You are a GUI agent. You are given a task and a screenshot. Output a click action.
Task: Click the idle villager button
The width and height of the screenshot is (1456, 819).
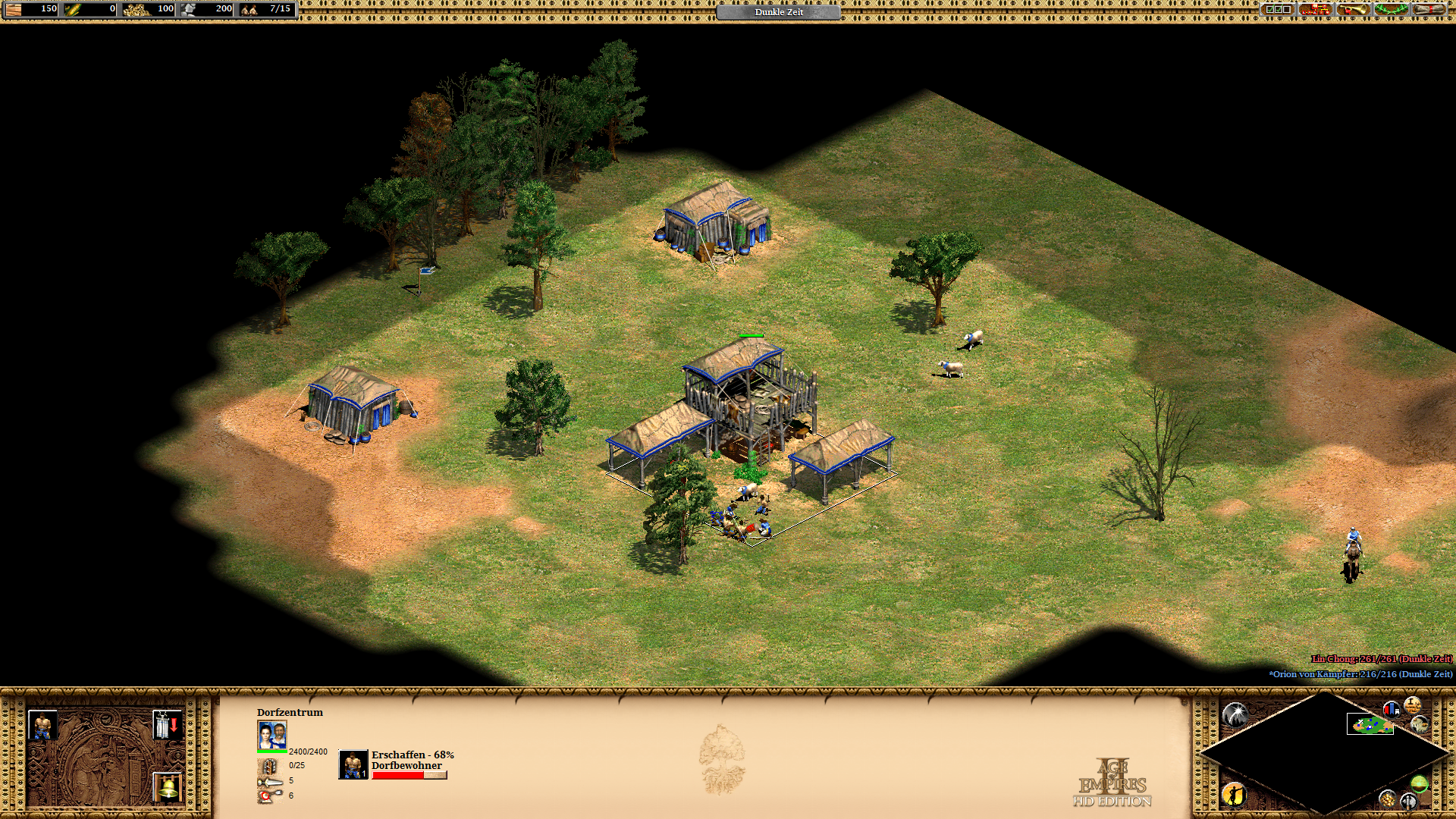pyautogui.click(x=1234, y=794)
